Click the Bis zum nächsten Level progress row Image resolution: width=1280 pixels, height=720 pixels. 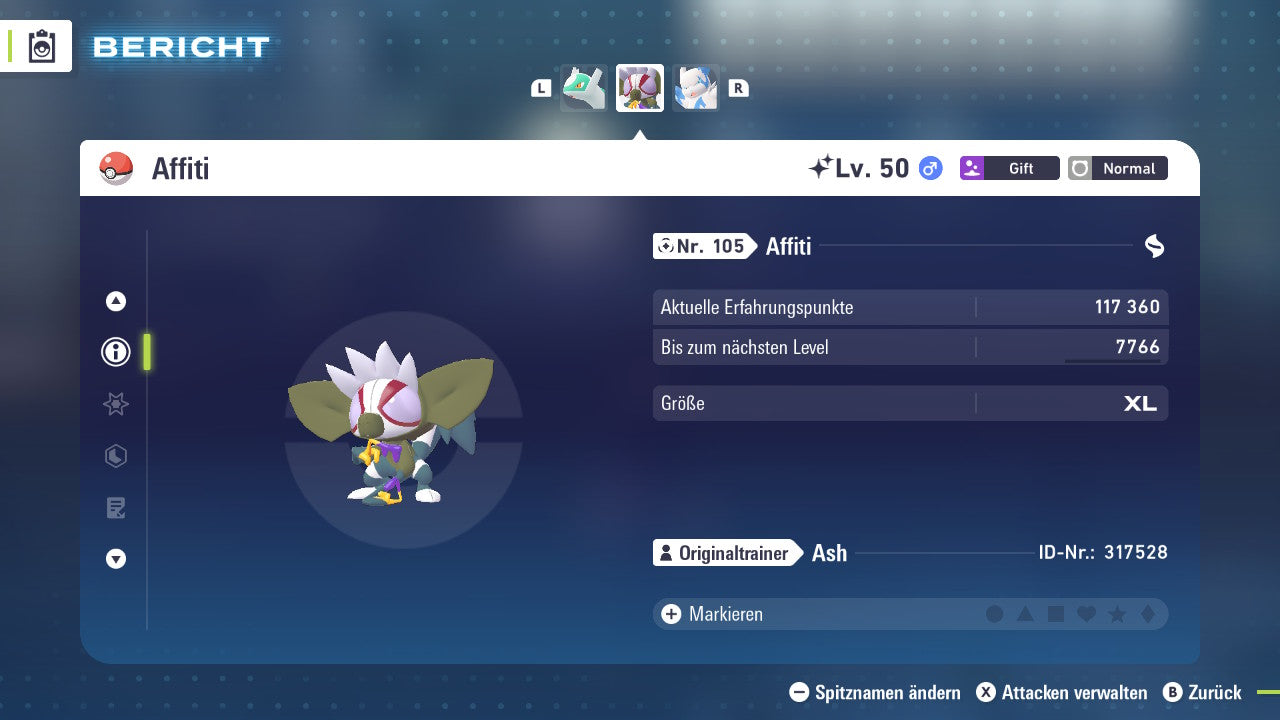[910, 347]
